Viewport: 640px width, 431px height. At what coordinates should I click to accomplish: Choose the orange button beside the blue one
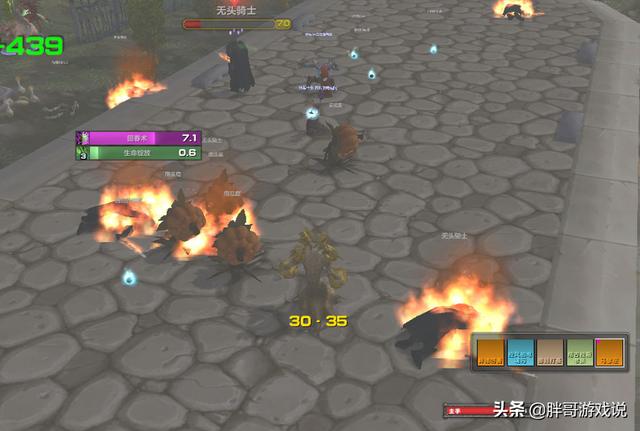(x=491, y=354)
